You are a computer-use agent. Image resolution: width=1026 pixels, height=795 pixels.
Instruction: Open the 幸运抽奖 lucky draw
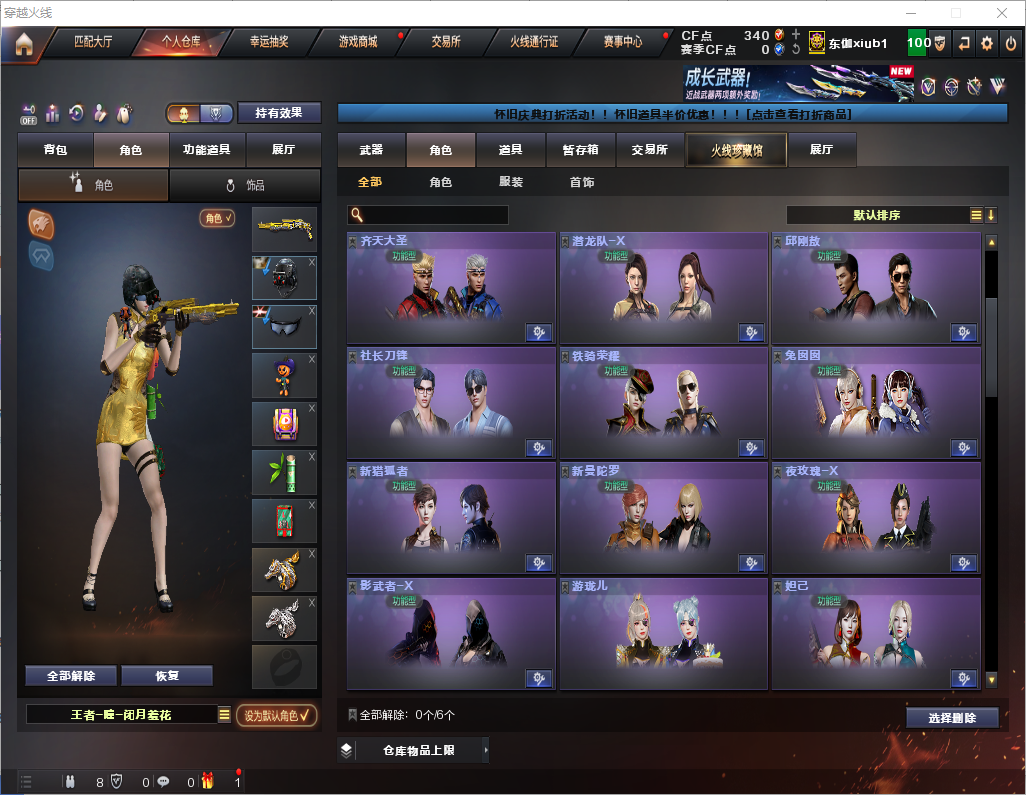pyautogui.click(x=269, y=42)
